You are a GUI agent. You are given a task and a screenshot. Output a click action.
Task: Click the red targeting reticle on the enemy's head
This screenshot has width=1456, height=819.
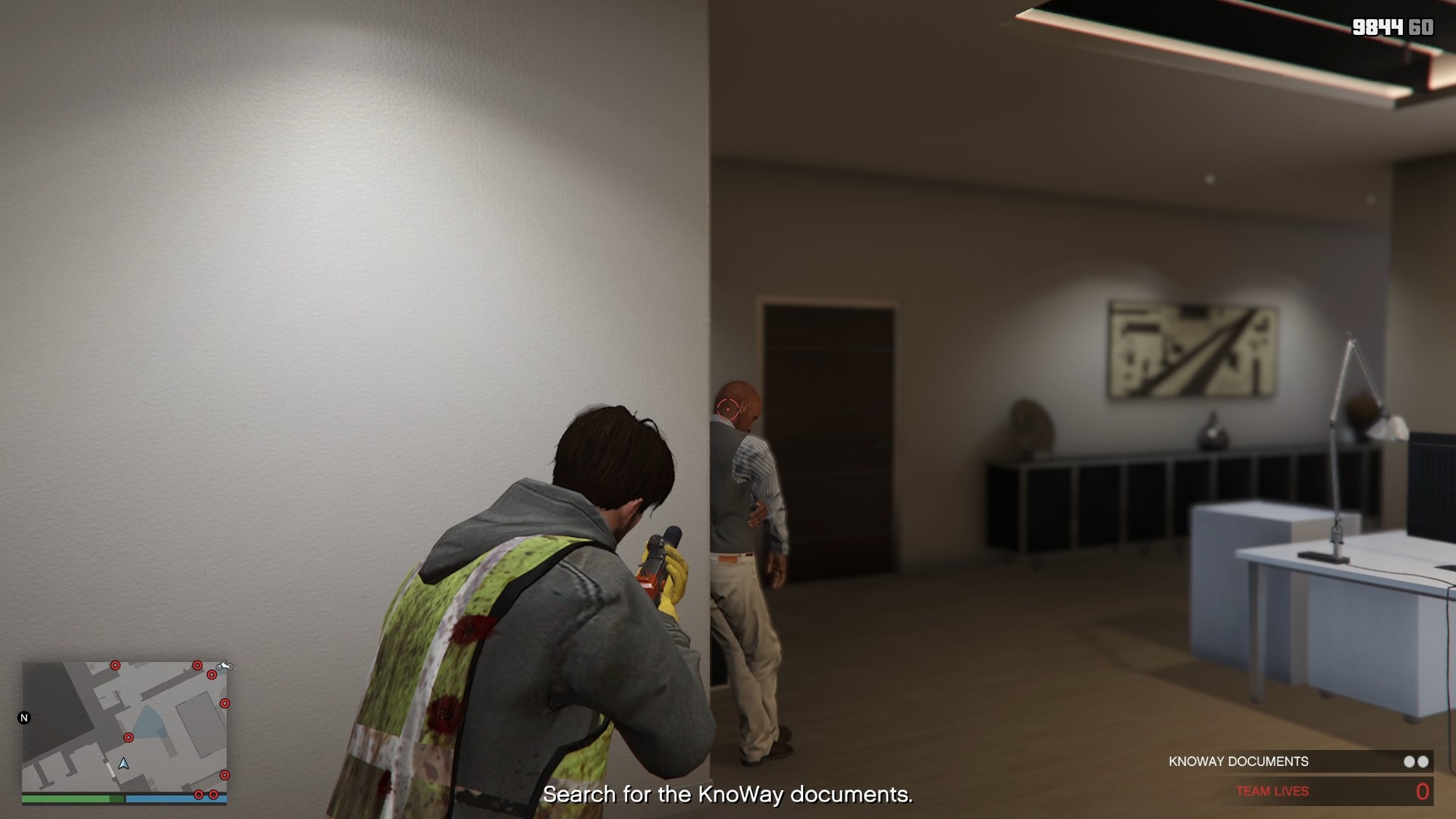tap(730, 407)
